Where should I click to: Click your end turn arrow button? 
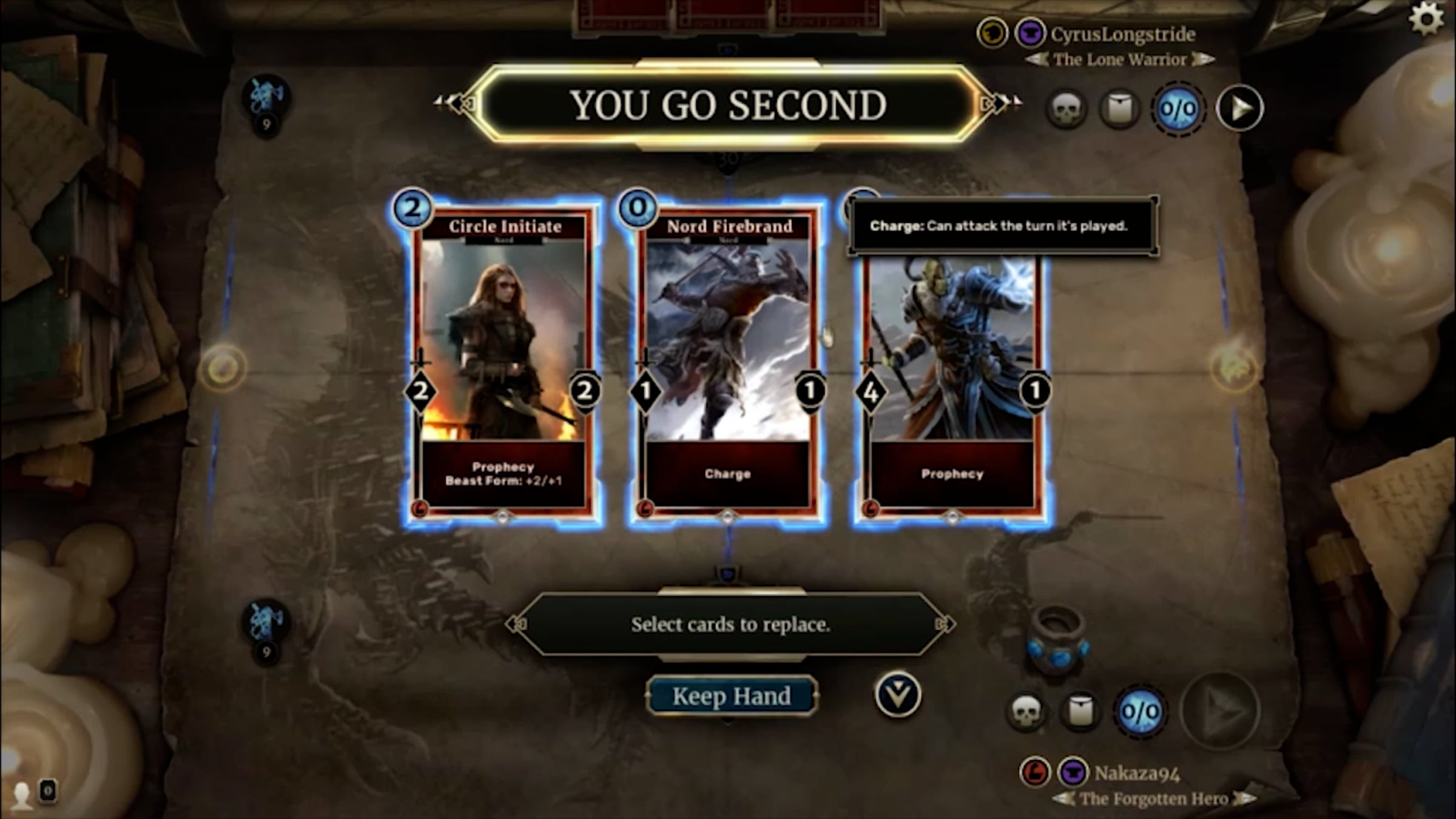click(1221, 711)
